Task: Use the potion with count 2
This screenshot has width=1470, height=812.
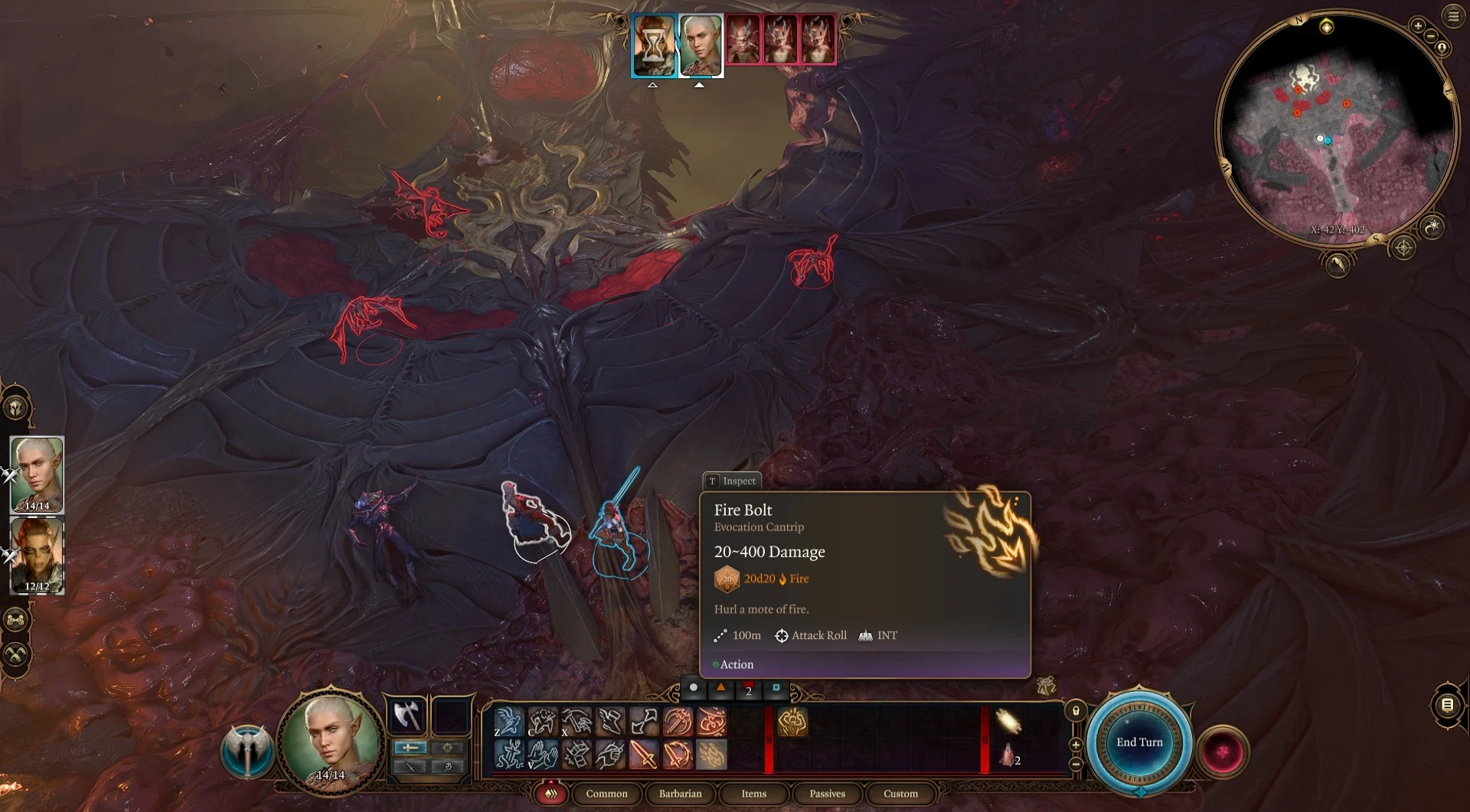Action: pos(1008,756)
